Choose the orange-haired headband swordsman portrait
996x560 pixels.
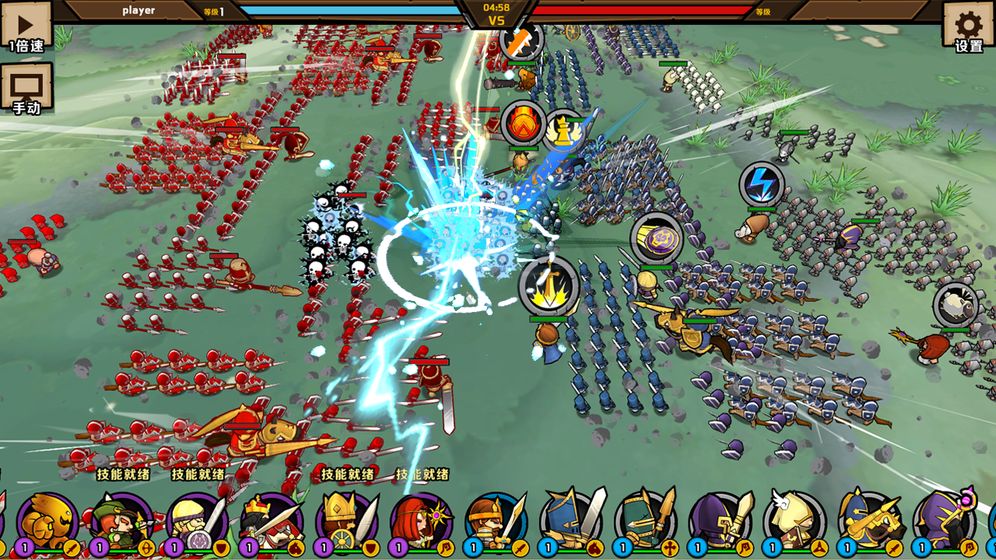pos(496,521)
